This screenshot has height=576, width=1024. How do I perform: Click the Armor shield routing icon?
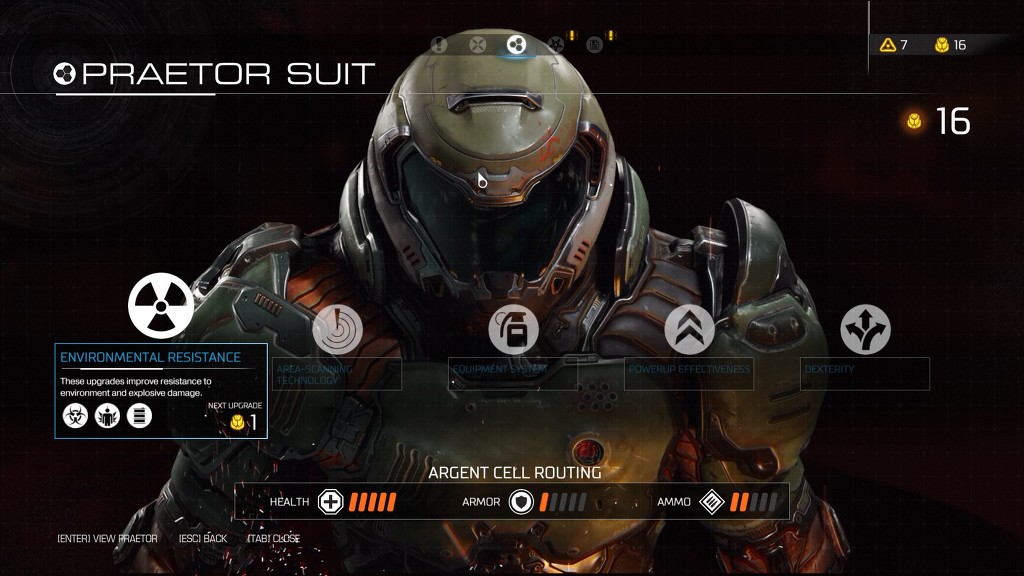(521, 502)
